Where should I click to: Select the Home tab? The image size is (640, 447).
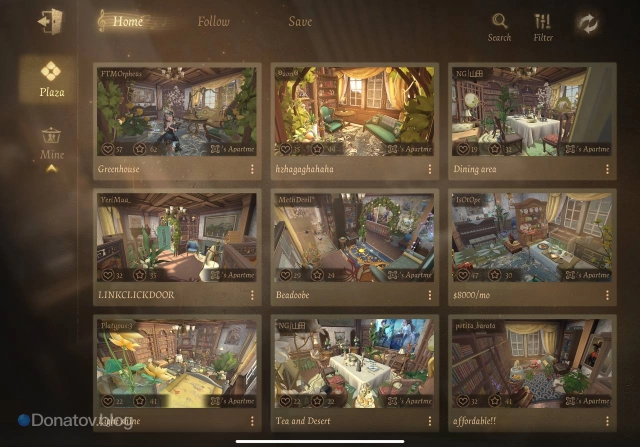pos(127,22)
